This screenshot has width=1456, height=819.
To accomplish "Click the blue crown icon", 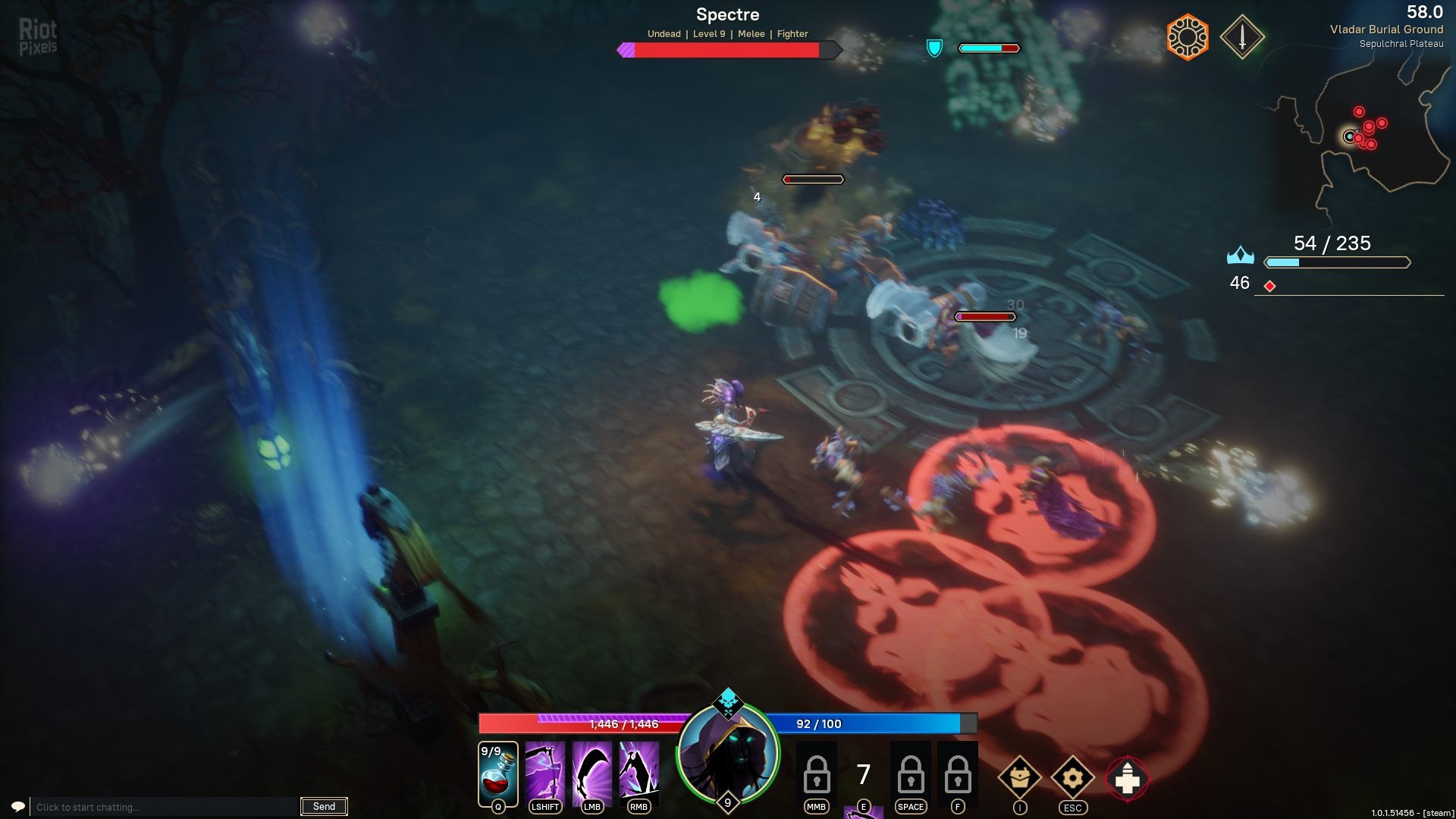I will click(x=1240, y=256).
